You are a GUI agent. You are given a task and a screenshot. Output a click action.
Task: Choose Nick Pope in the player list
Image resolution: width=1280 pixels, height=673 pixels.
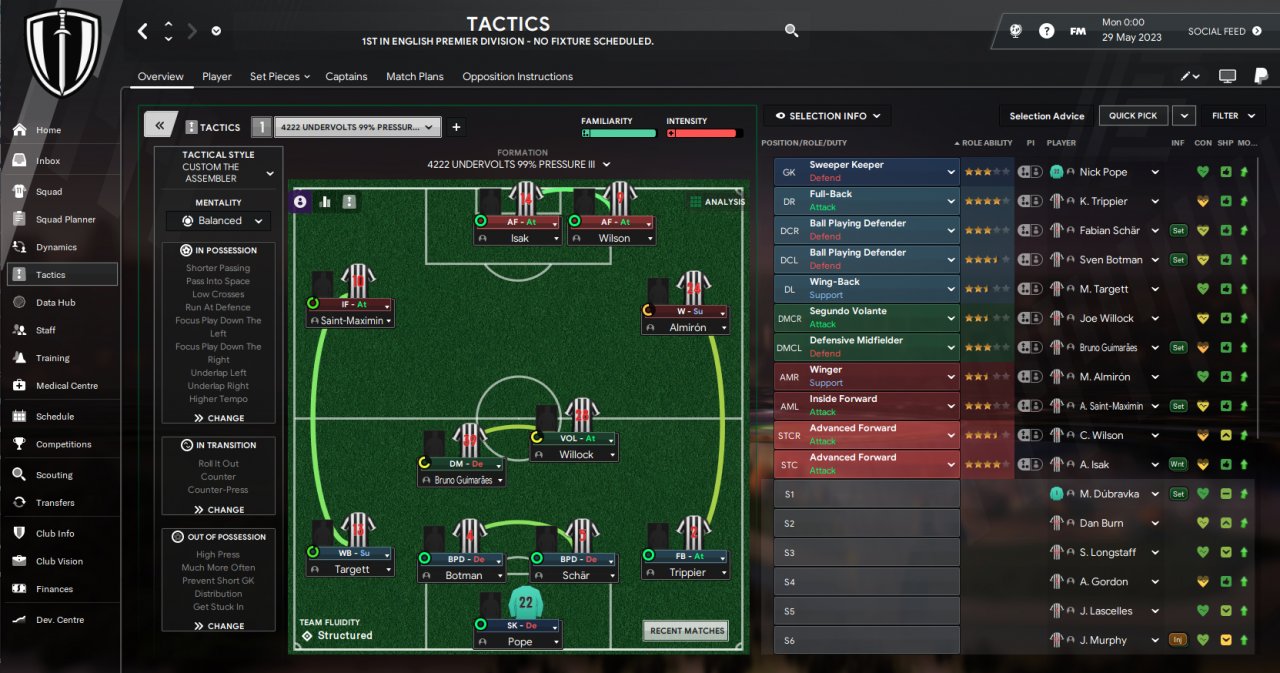pos(1103,172)
